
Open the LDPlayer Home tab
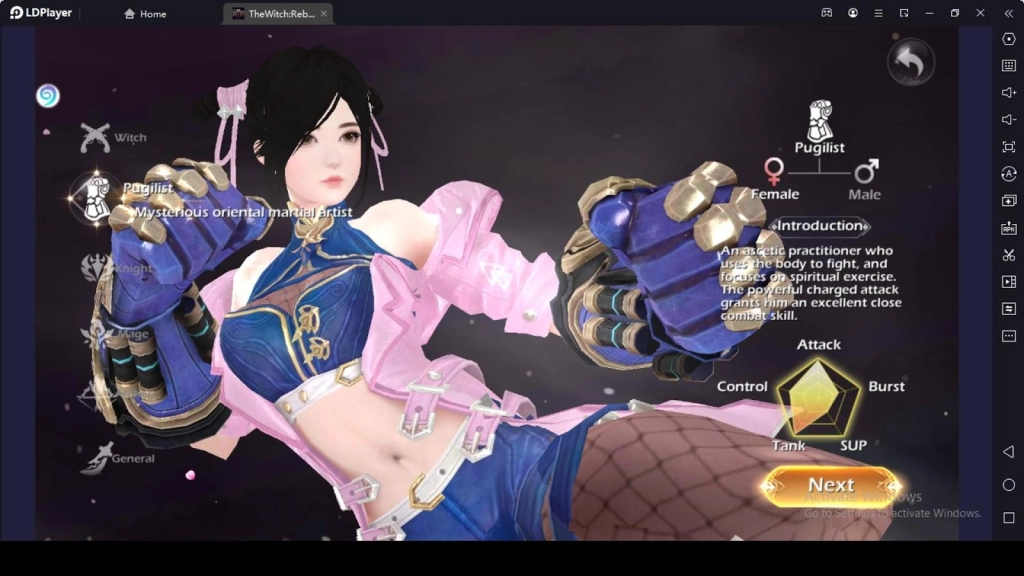click(145, 14)
